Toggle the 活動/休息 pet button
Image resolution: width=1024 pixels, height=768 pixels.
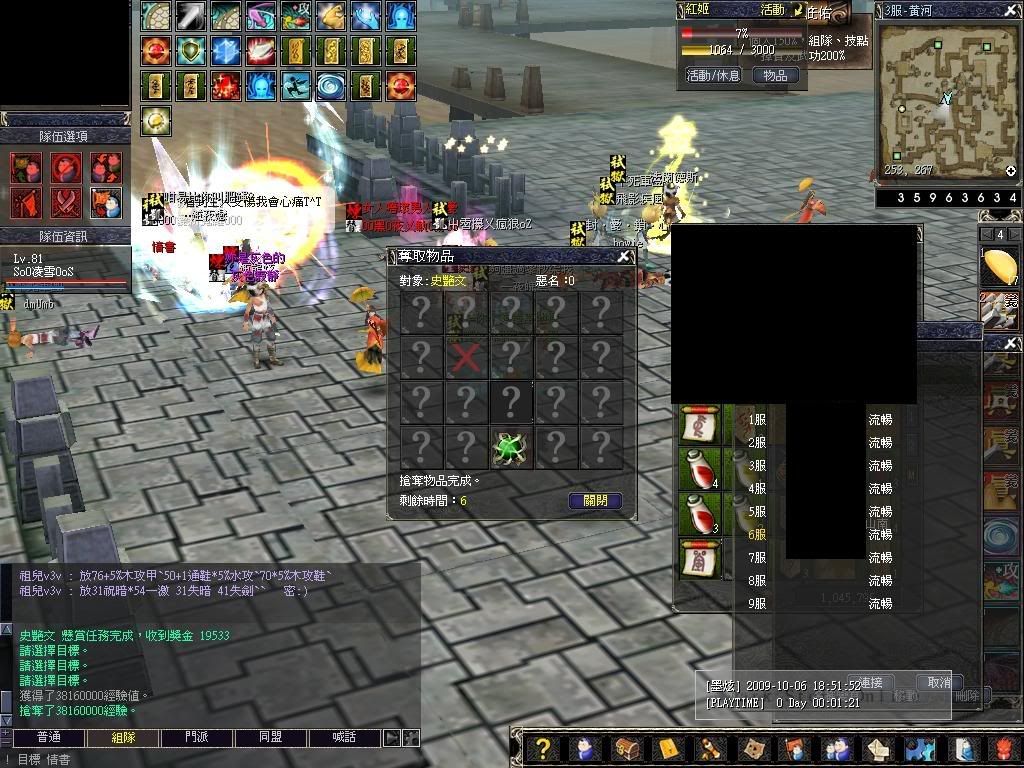point(713,75)
